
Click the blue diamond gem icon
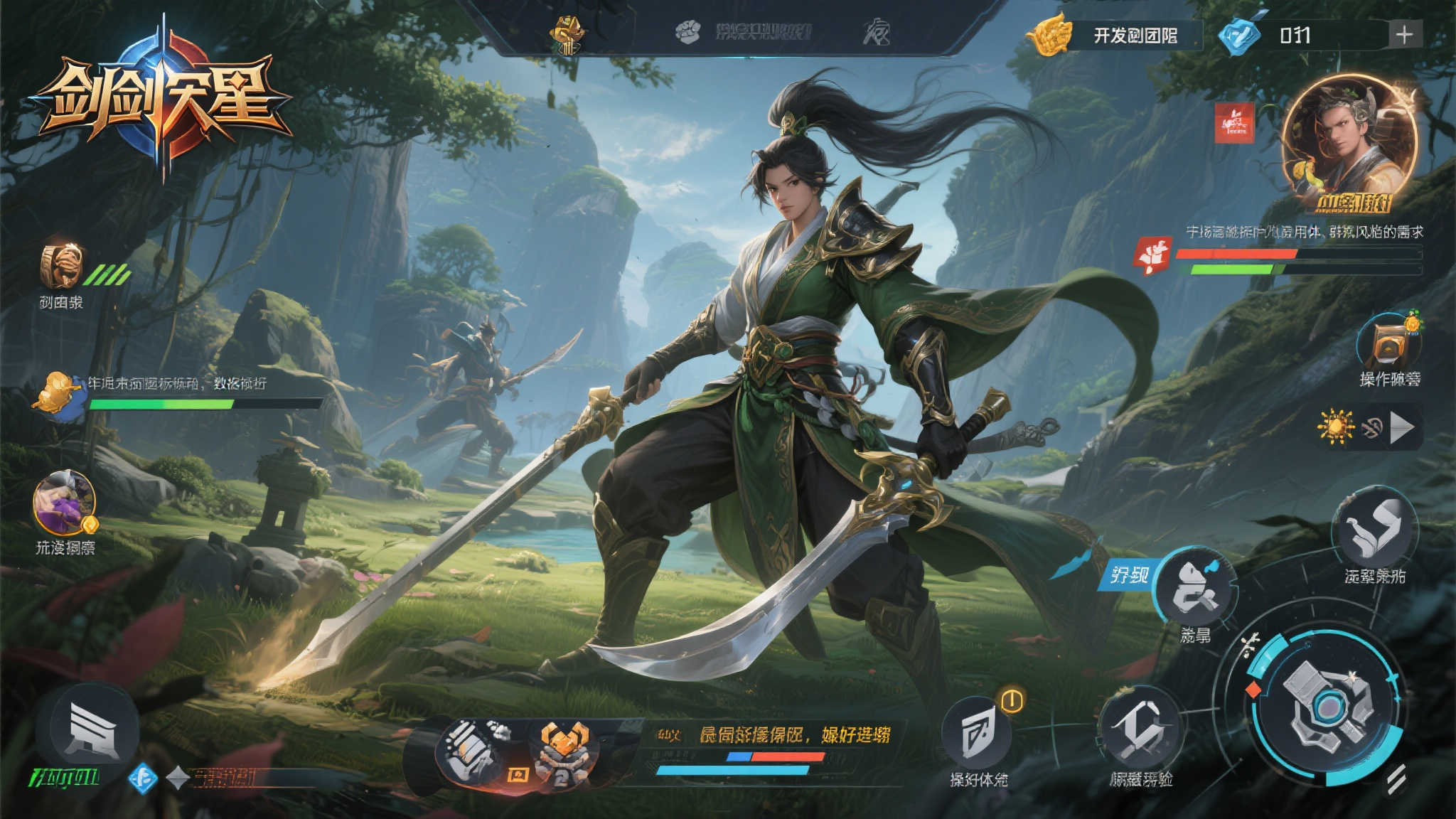1238,36
